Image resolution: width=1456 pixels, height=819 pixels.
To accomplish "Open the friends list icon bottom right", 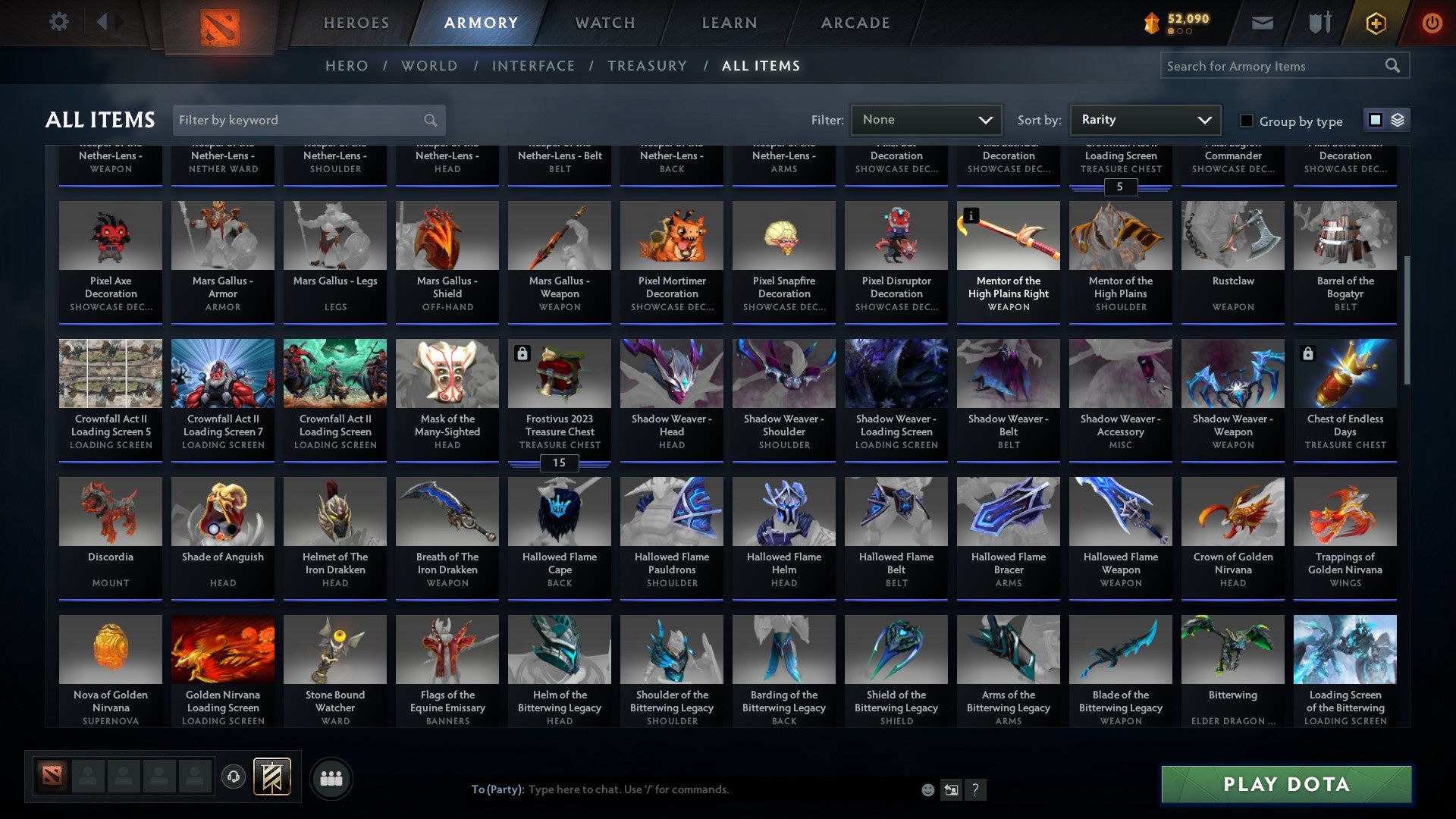I will click(331, 777).
